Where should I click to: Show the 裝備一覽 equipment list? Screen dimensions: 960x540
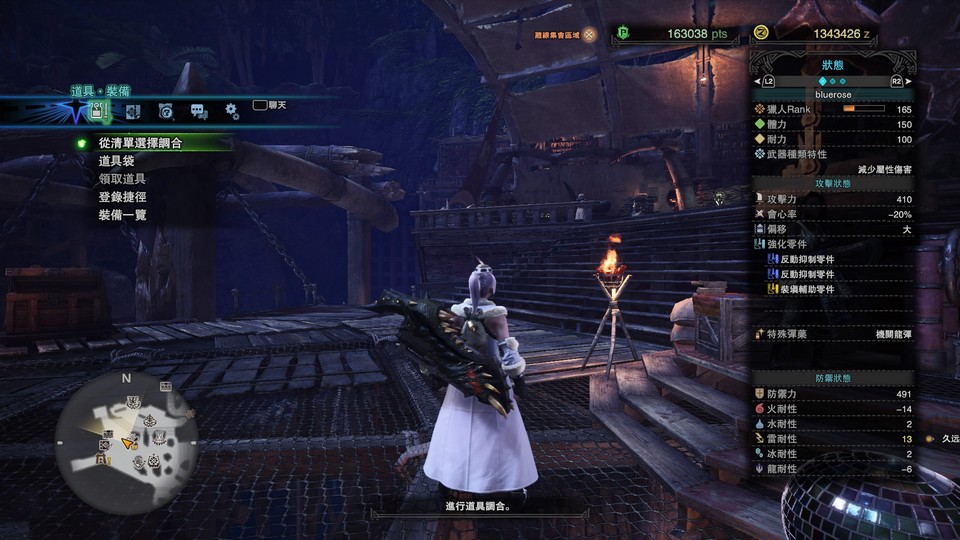pyautogui.click(x=123, y=215)
